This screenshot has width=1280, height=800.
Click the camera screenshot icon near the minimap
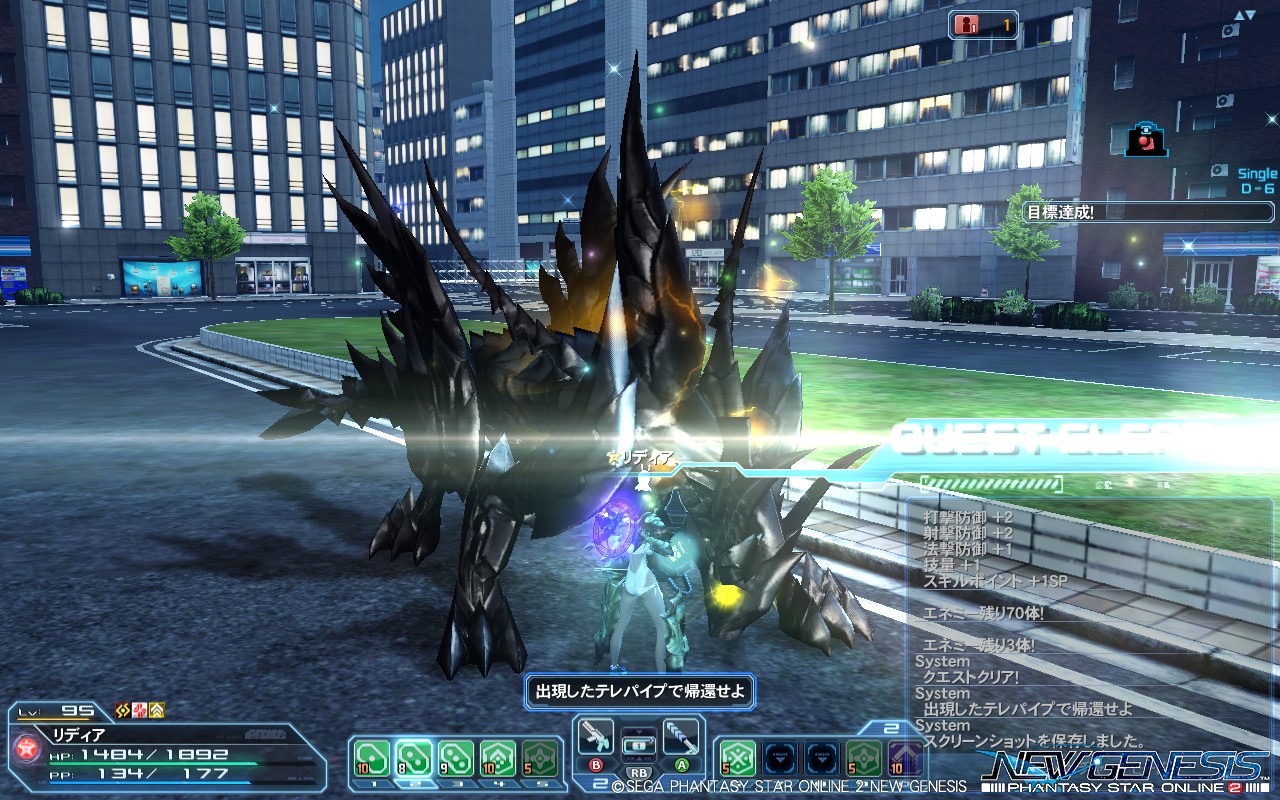click(x=1145, y=140)
